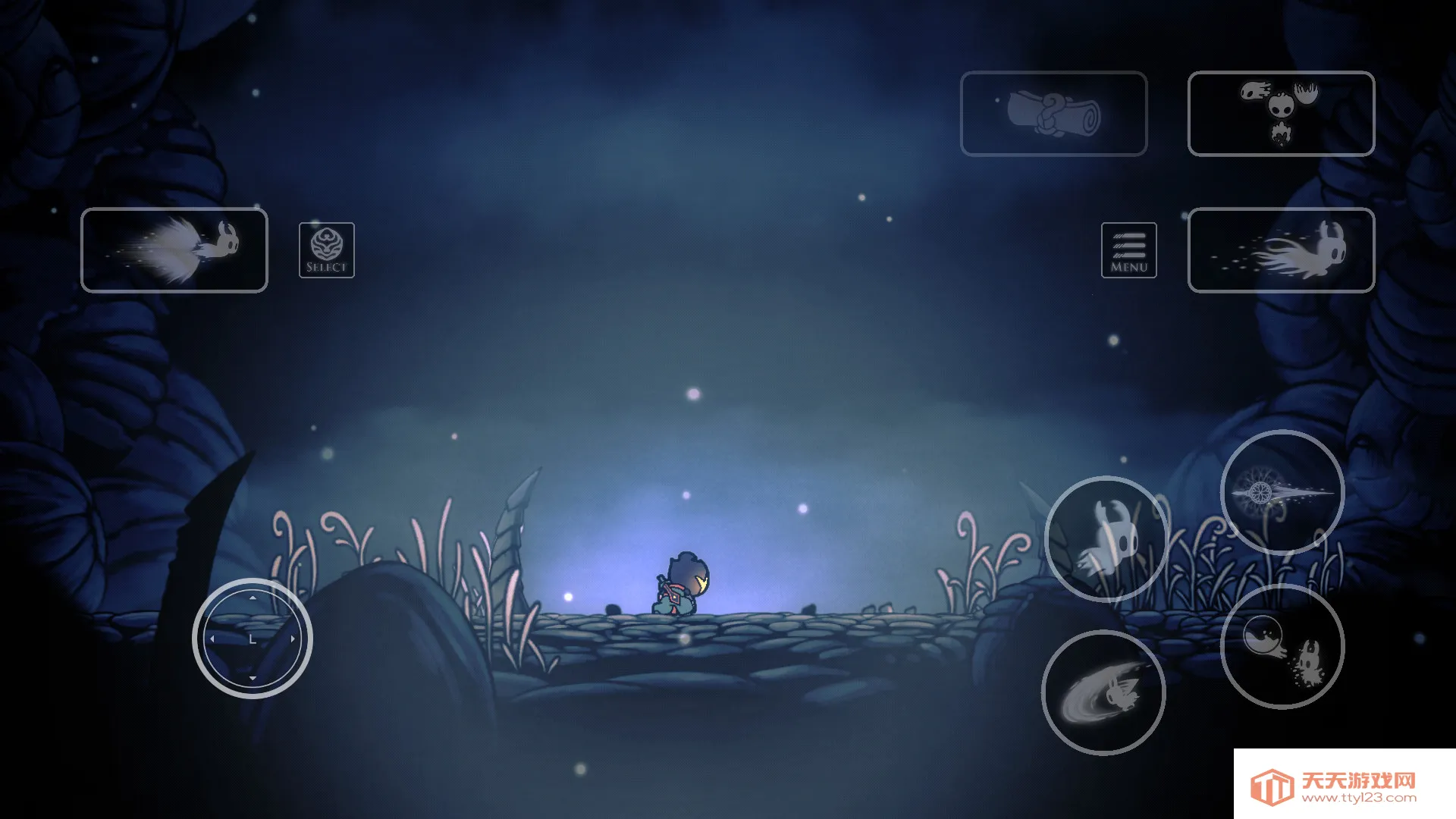Cast the focus spell button
1456x819 pixels.
(1282, 647)
